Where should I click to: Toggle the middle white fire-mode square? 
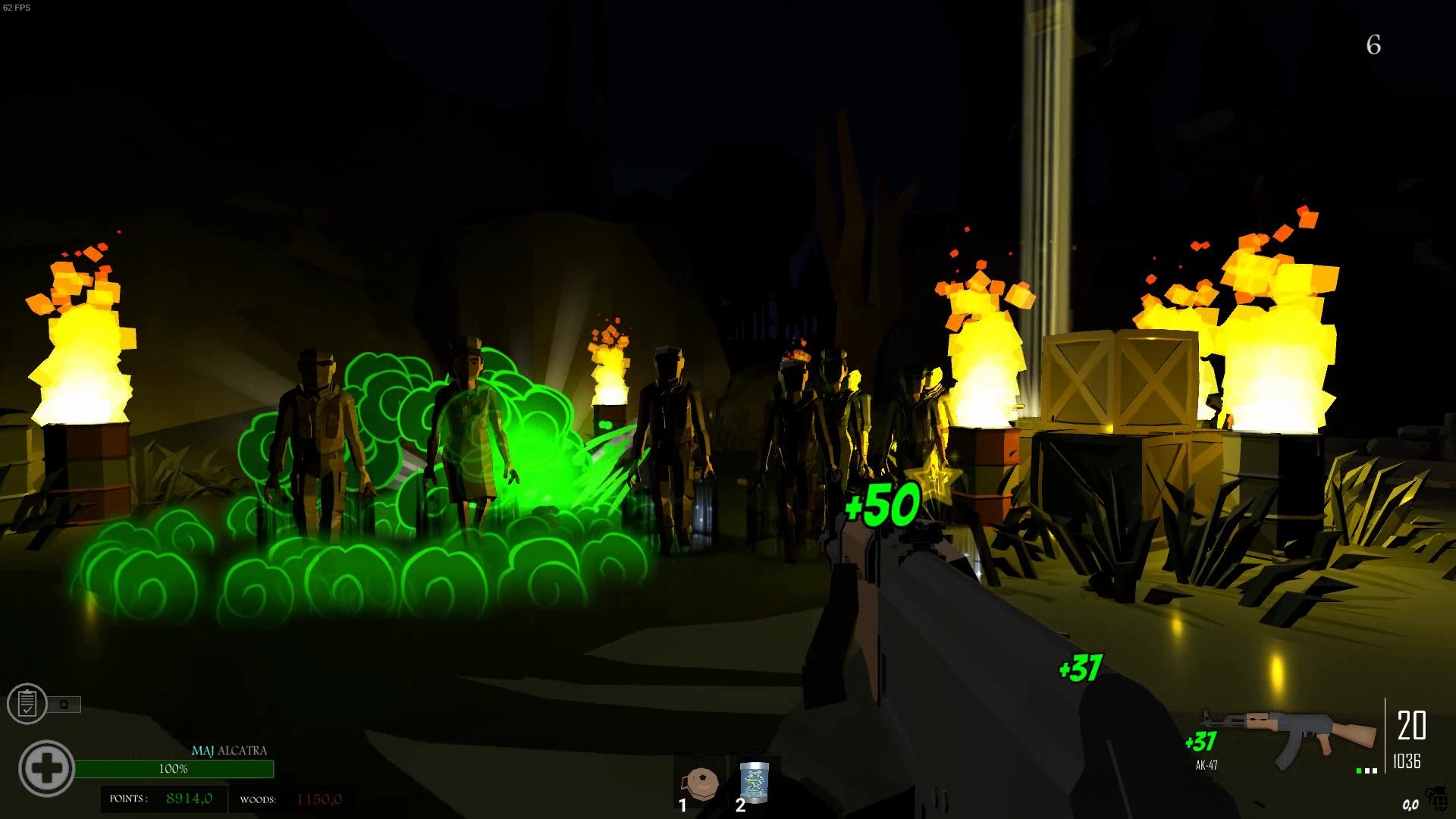1367,771
